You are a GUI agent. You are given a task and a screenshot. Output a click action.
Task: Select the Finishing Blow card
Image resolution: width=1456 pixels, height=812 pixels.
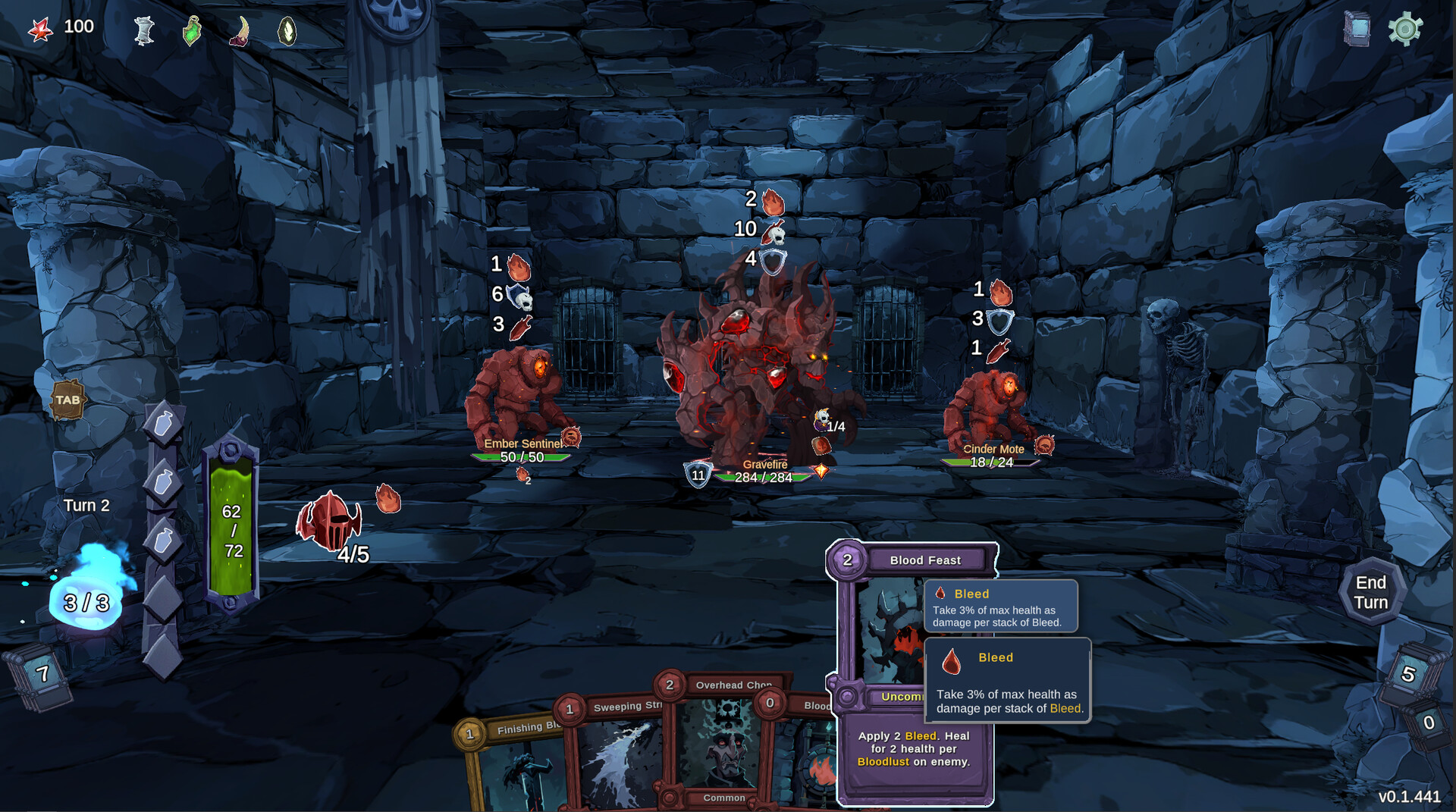tap(516, 766)
